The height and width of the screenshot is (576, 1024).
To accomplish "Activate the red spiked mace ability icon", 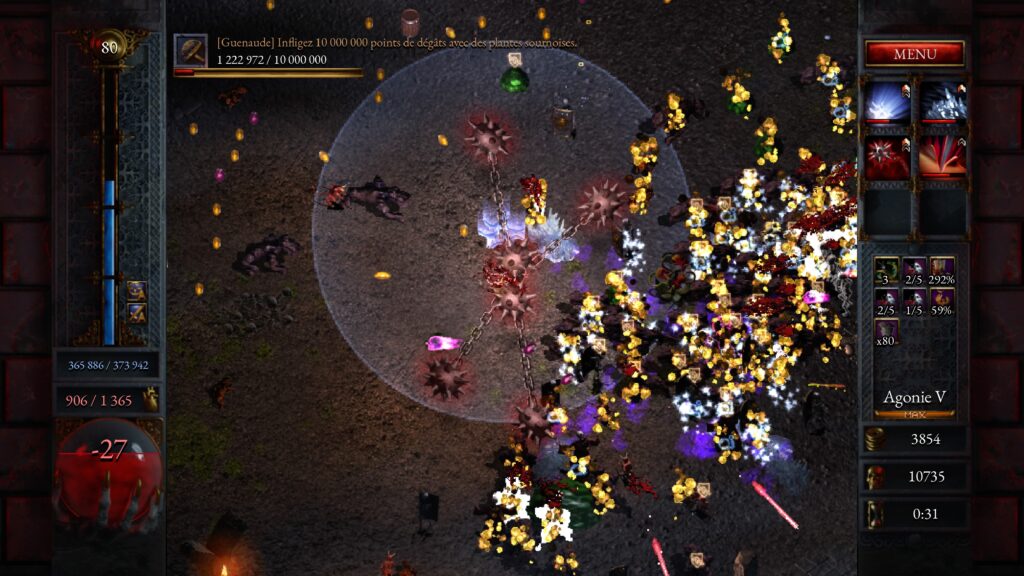I will tap(887, 158).
